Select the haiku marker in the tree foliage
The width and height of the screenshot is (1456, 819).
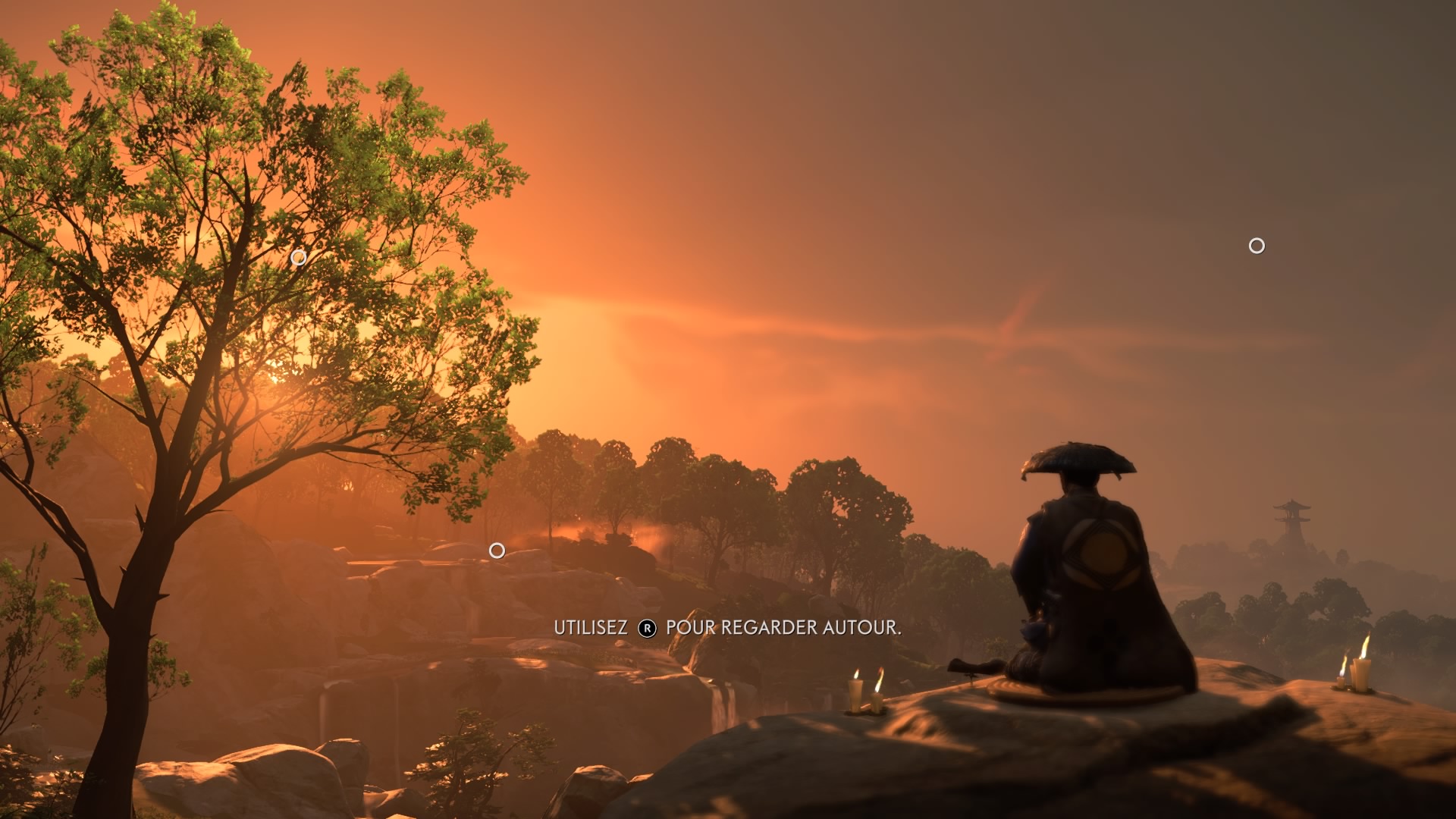click(299, 258)
